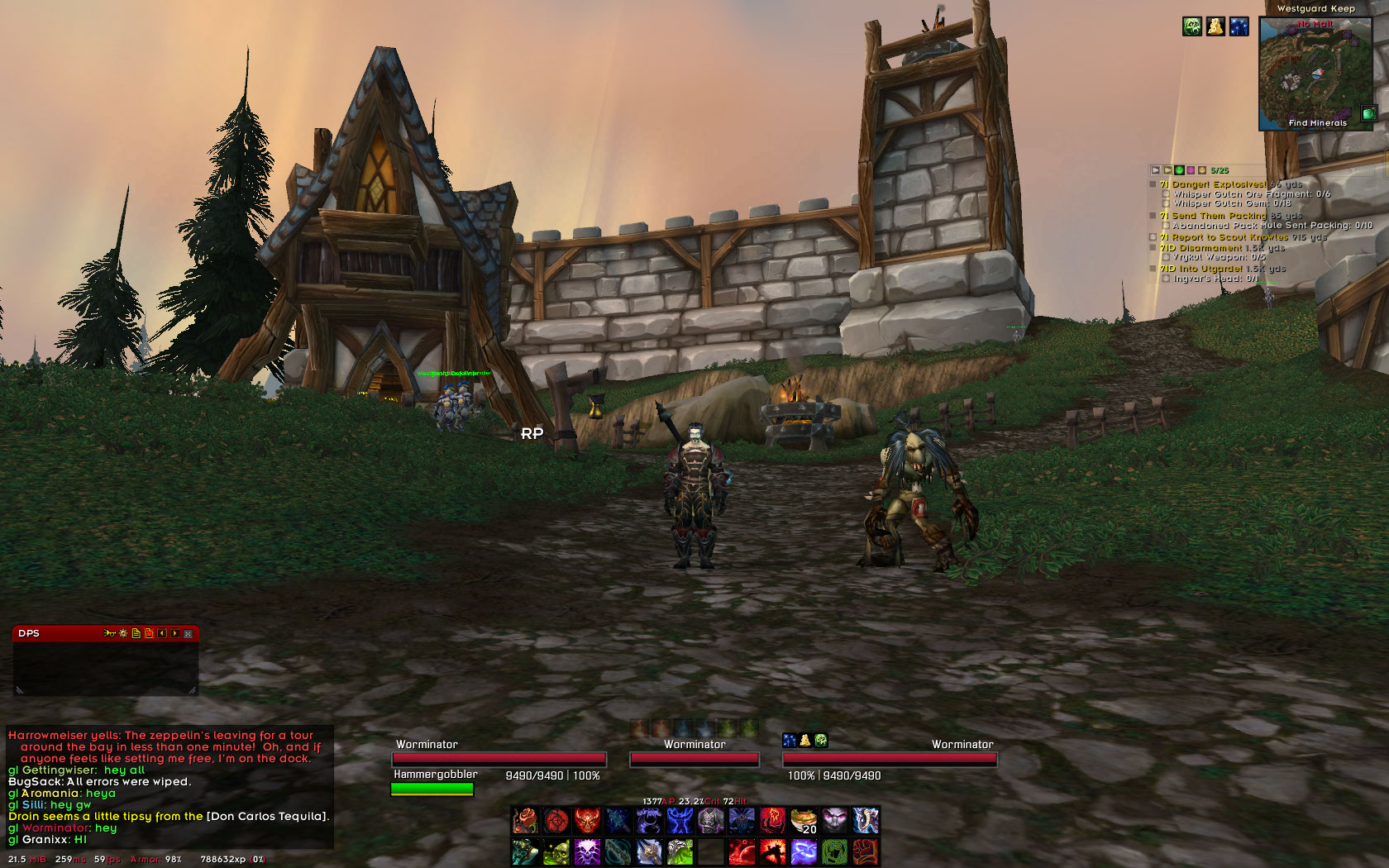Cast the purple skull ability

tap(587, 851)
